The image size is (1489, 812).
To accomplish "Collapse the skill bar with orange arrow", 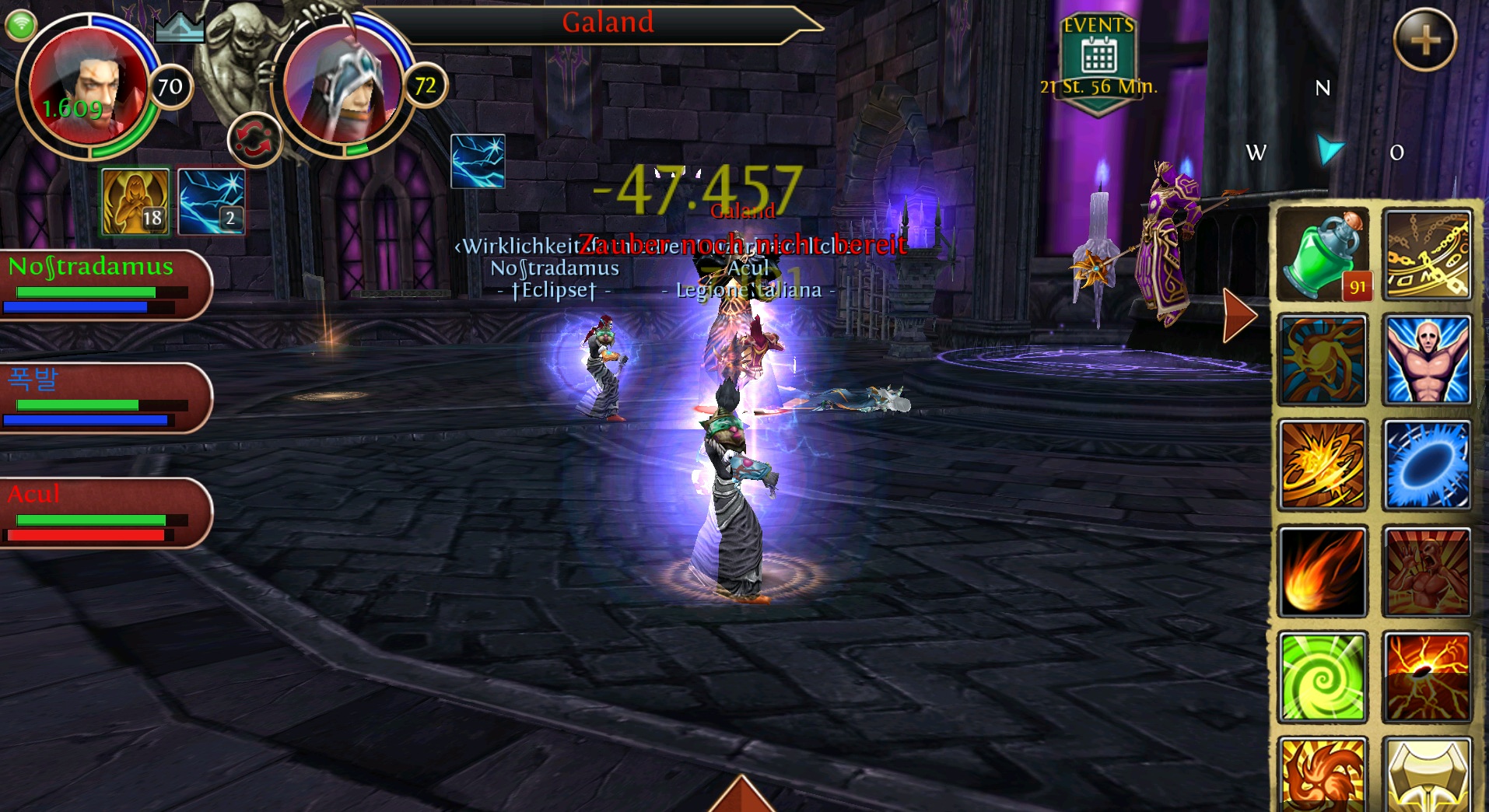I will 1238,315.
